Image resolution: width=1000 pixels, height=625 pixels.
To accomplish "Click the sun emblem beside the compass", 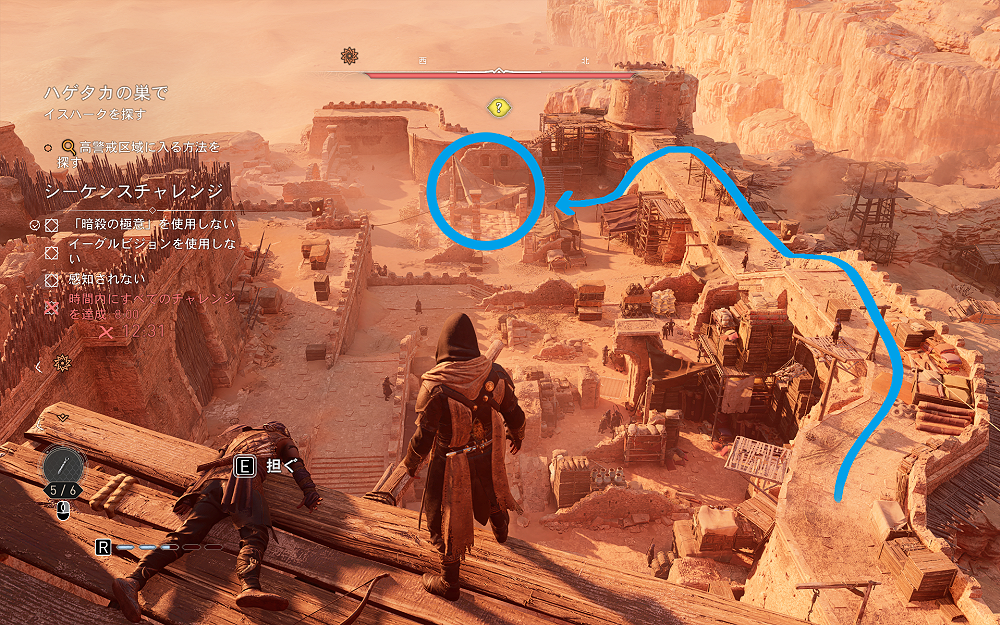I will coord(349,56).
